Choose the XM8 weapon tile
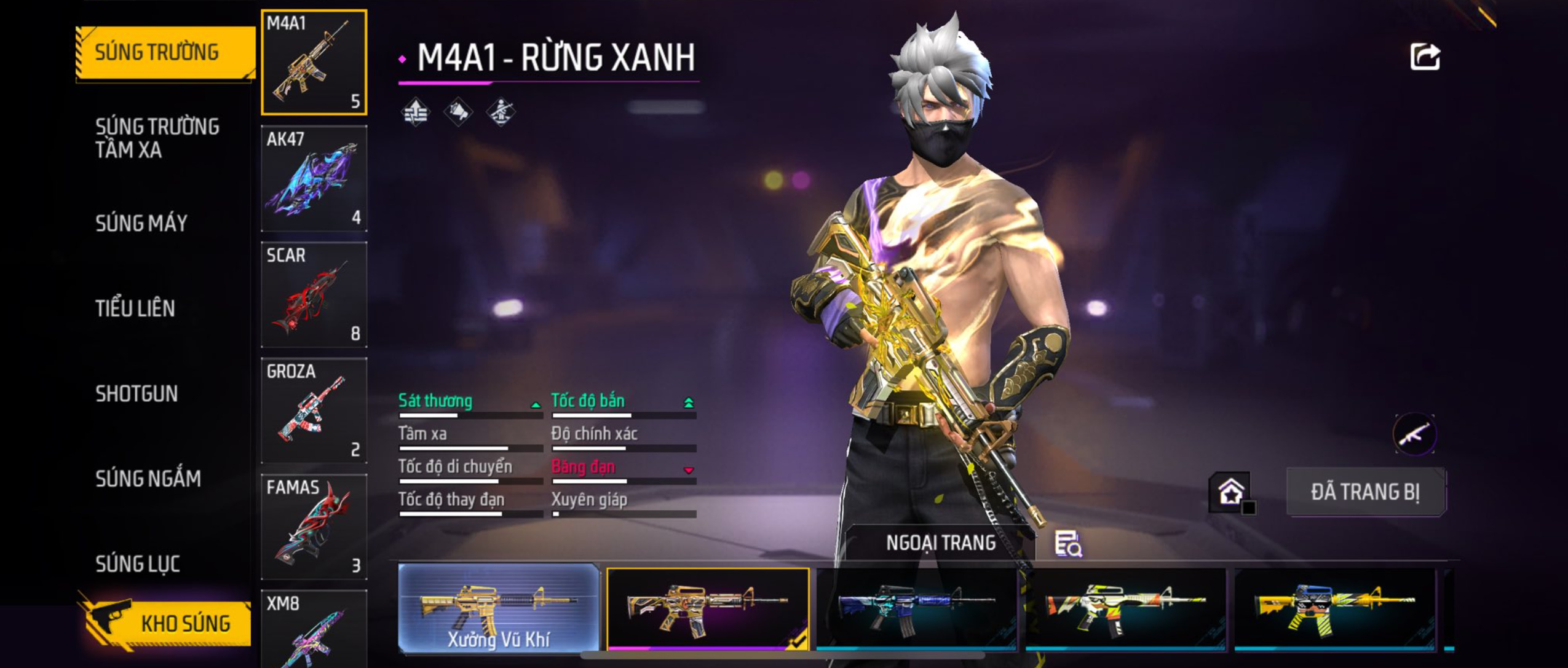 [314, 630]
